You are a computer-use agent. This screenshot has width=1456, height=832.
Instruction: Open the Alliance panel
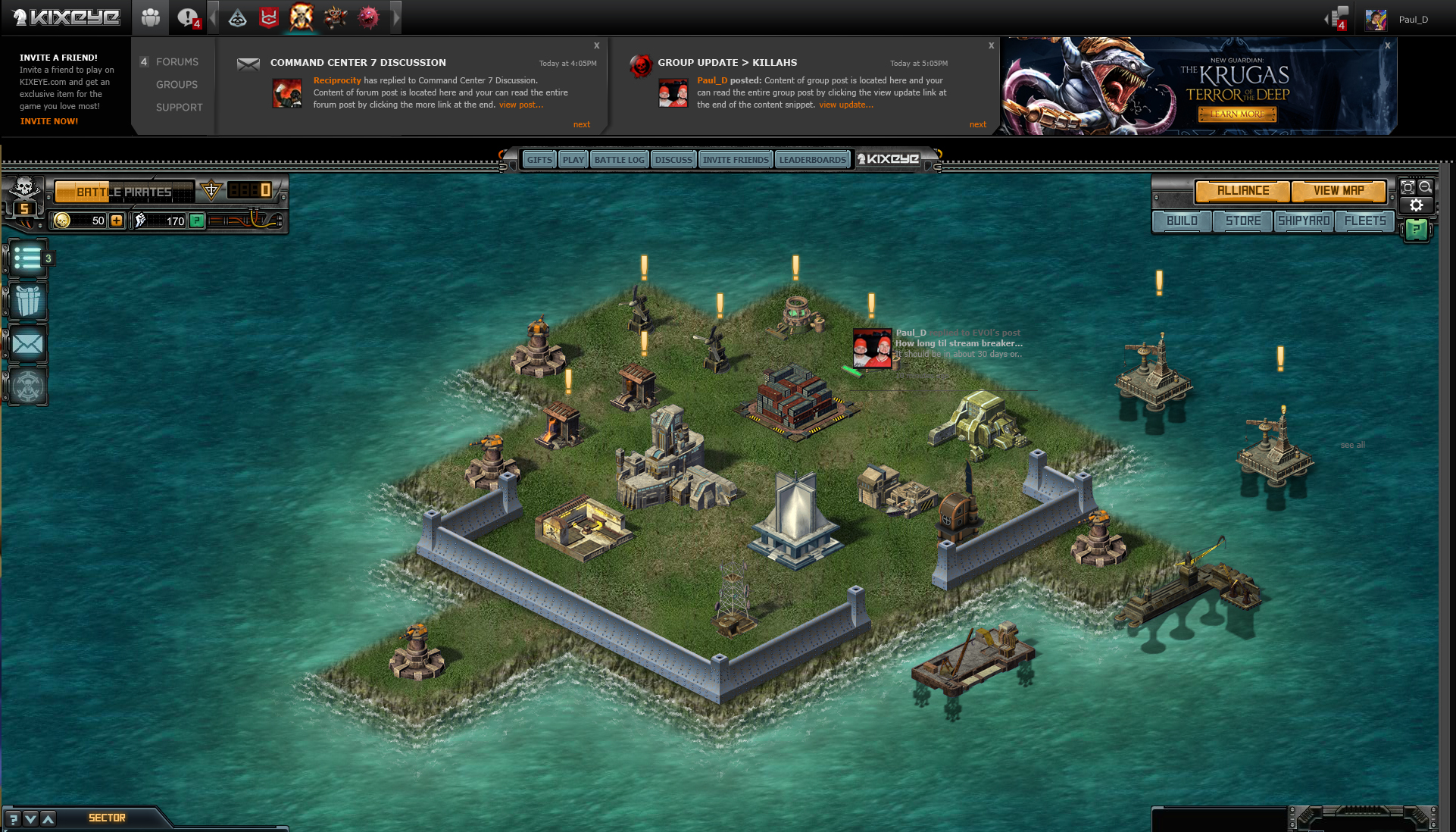1242,191
